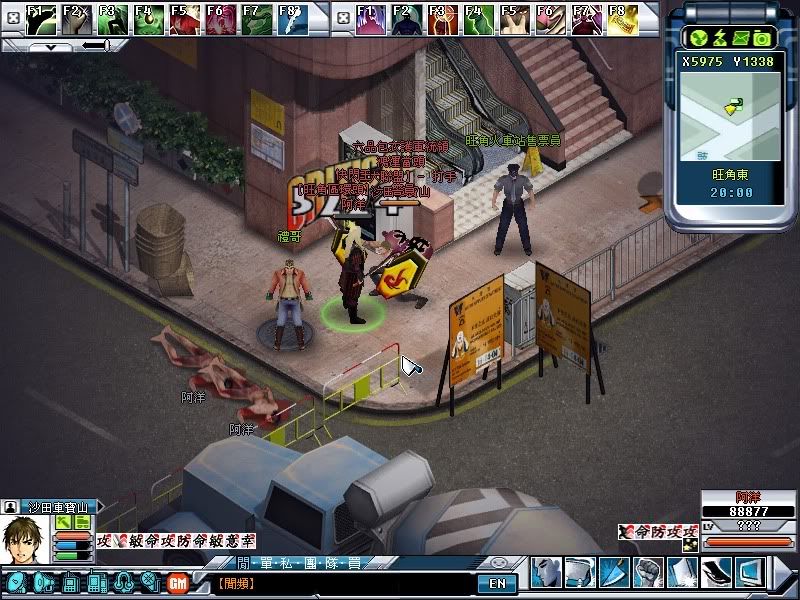
Task: Click the green envelope mail icon
Action: click(x=741, y=38)
